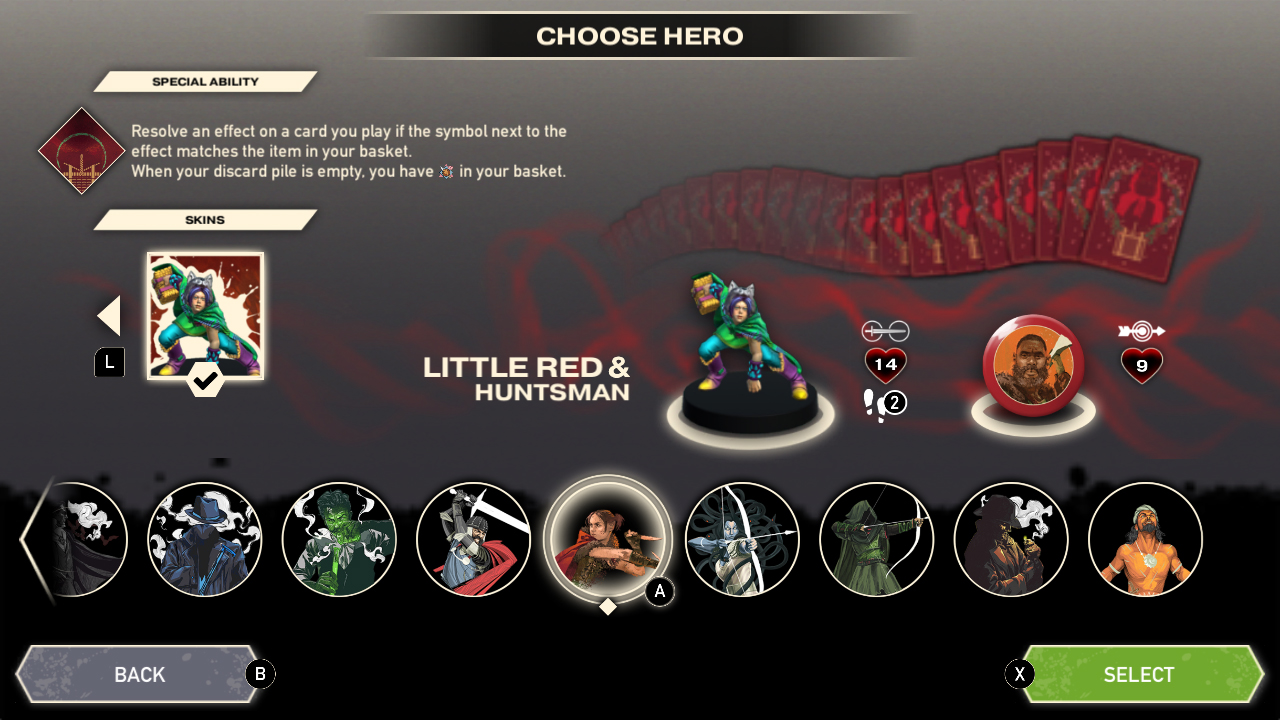Choose the hooded green bowman hero
The width and height of the screenshot is (1280, 720).
click(876, 540)
